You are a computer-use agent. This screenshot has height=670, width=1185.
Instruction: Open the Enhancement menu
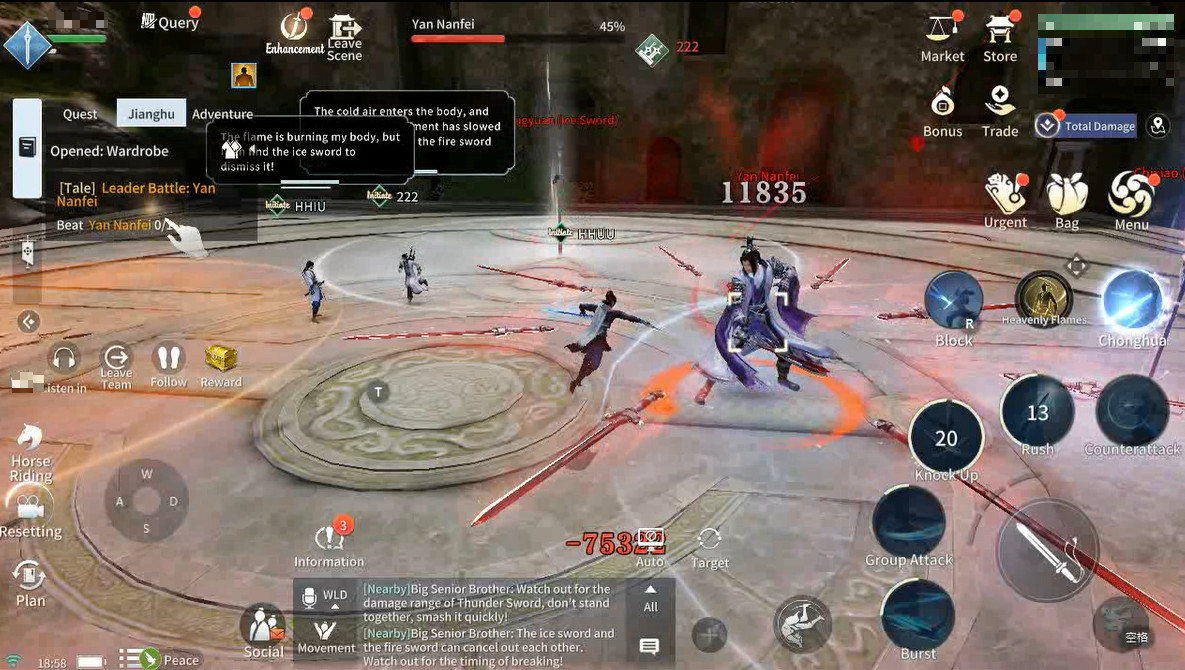[295, 32]
